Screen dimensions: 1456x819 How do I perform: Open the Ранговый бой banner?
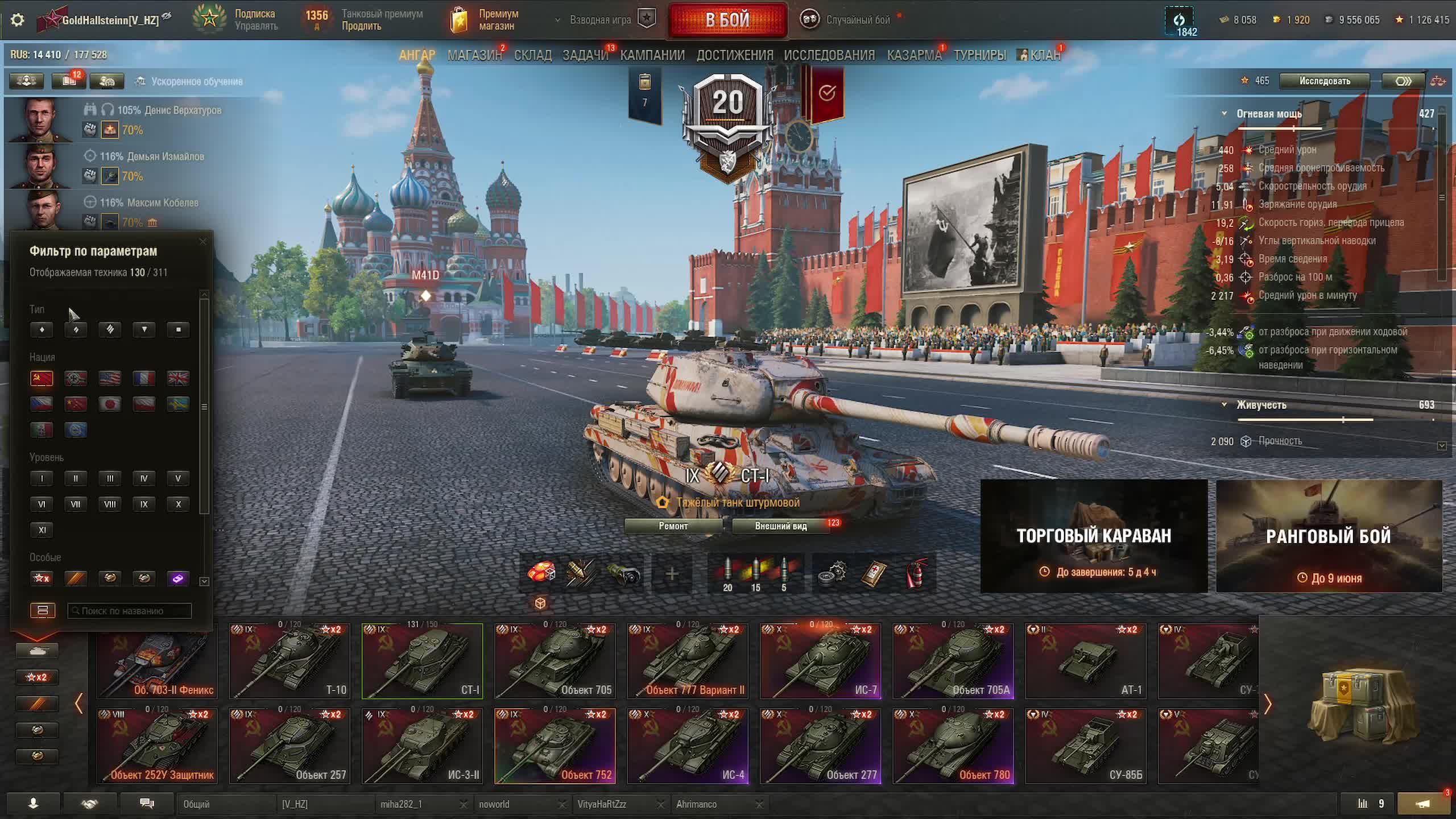point(1329,536)
